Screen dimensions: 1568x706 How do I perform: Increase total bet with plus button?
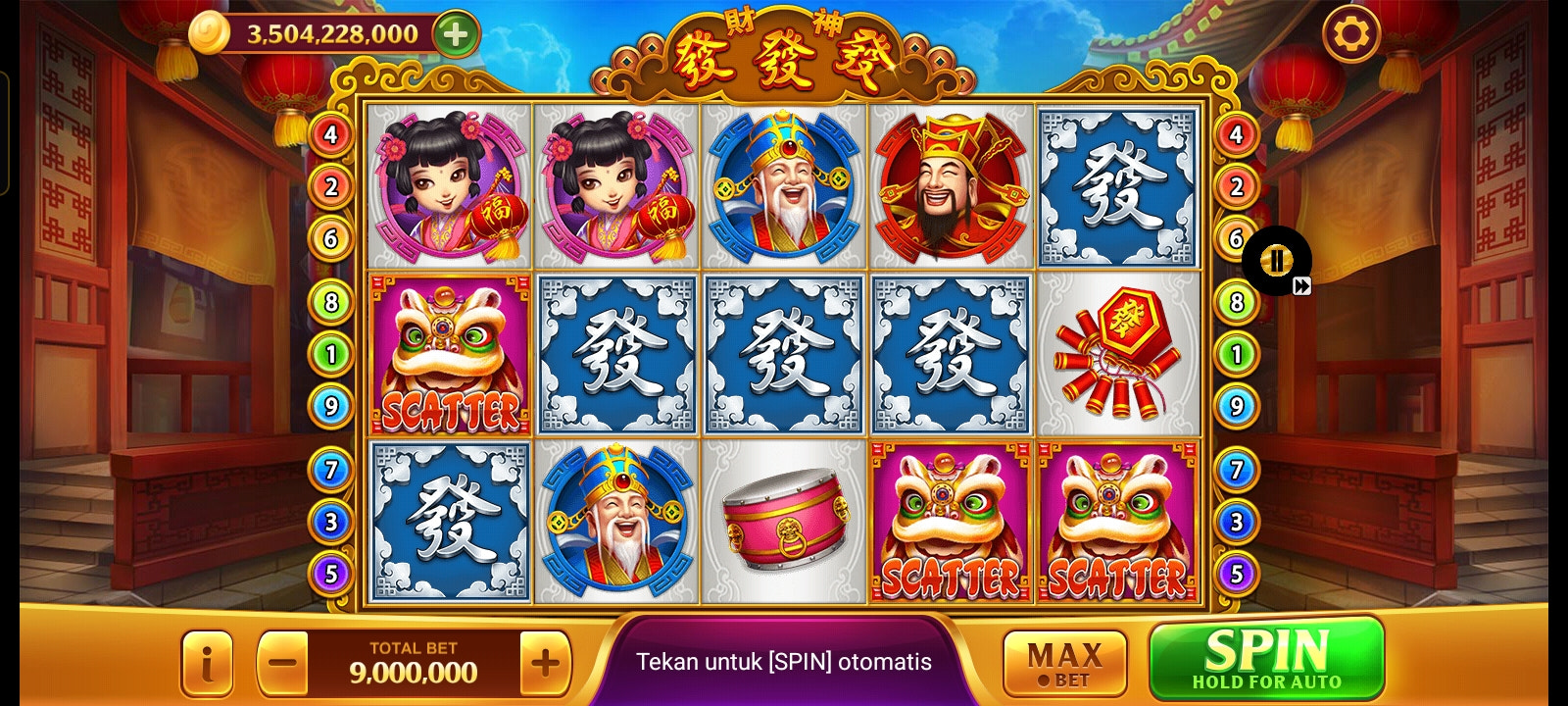click(x=545, y=663)
